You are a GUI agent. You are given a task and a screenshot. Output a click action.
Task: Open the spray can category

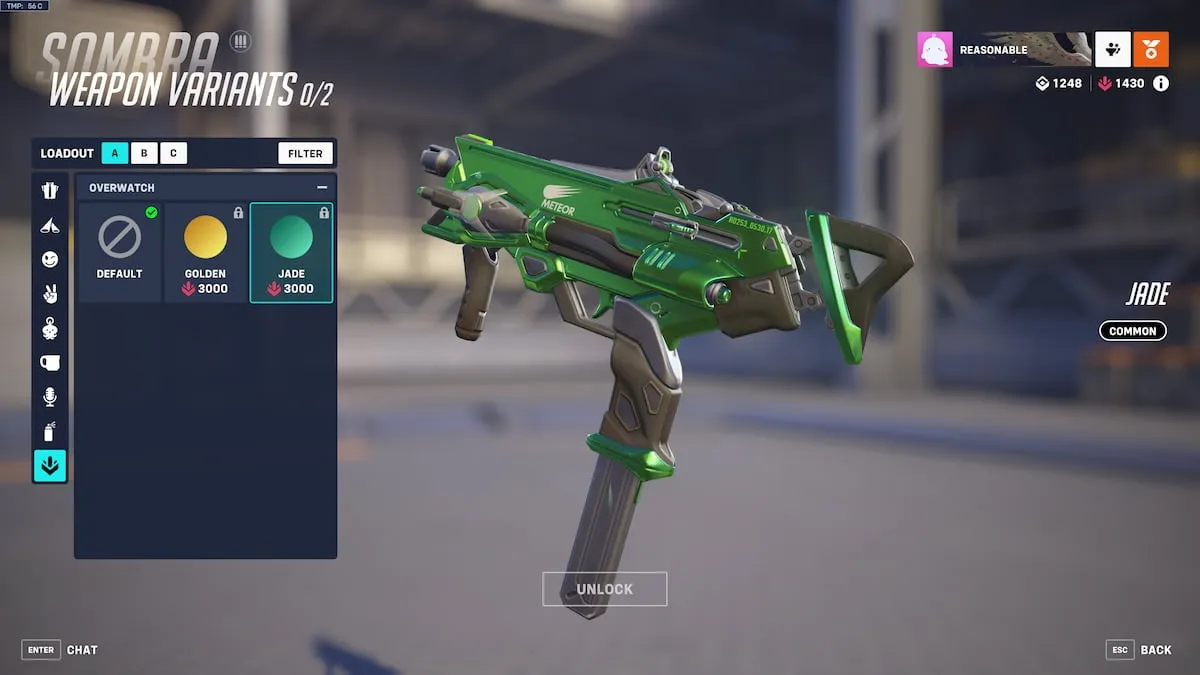click(x=50, y=431)
